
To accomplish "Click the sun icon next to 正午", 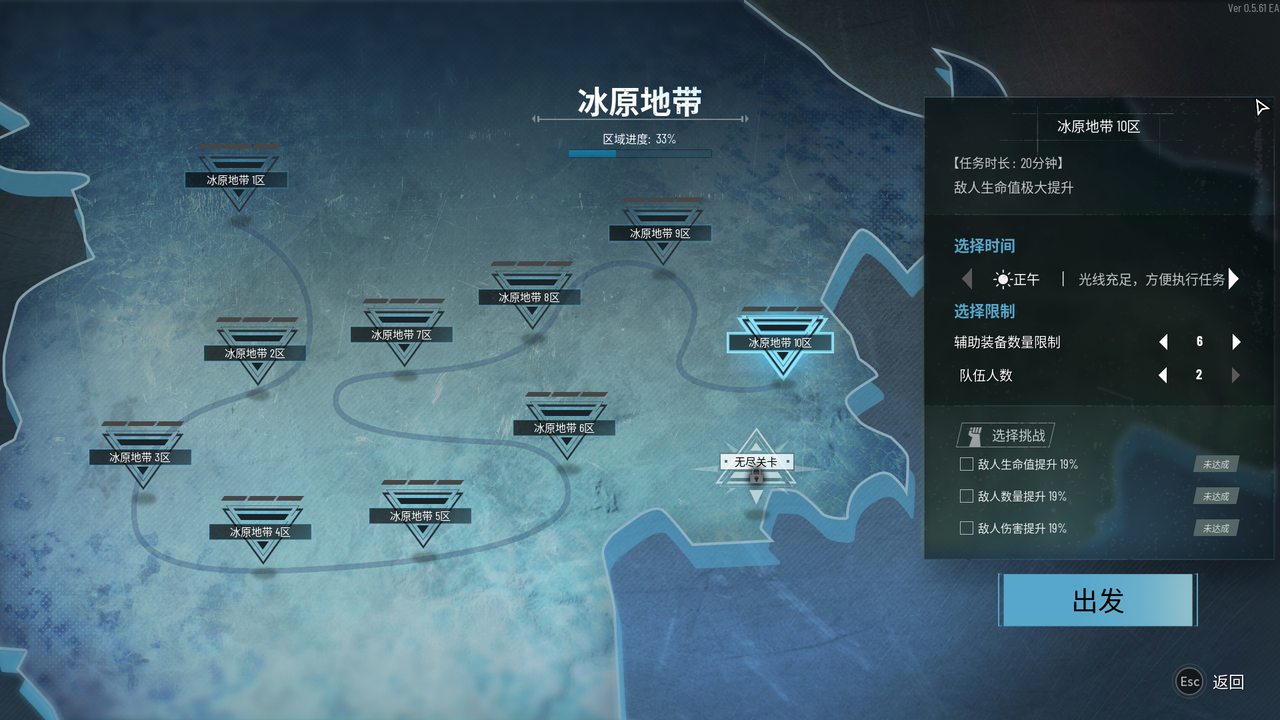I will point(1001,279).
